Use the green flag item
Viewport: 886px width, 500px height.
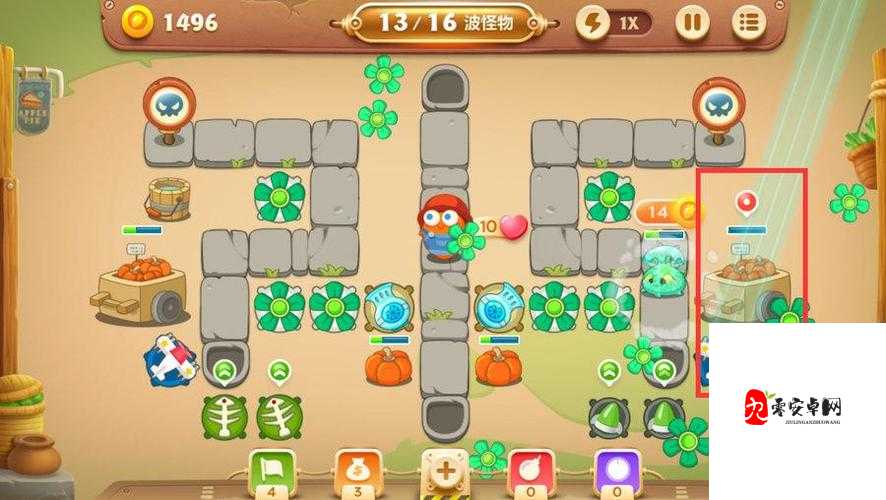273,469
